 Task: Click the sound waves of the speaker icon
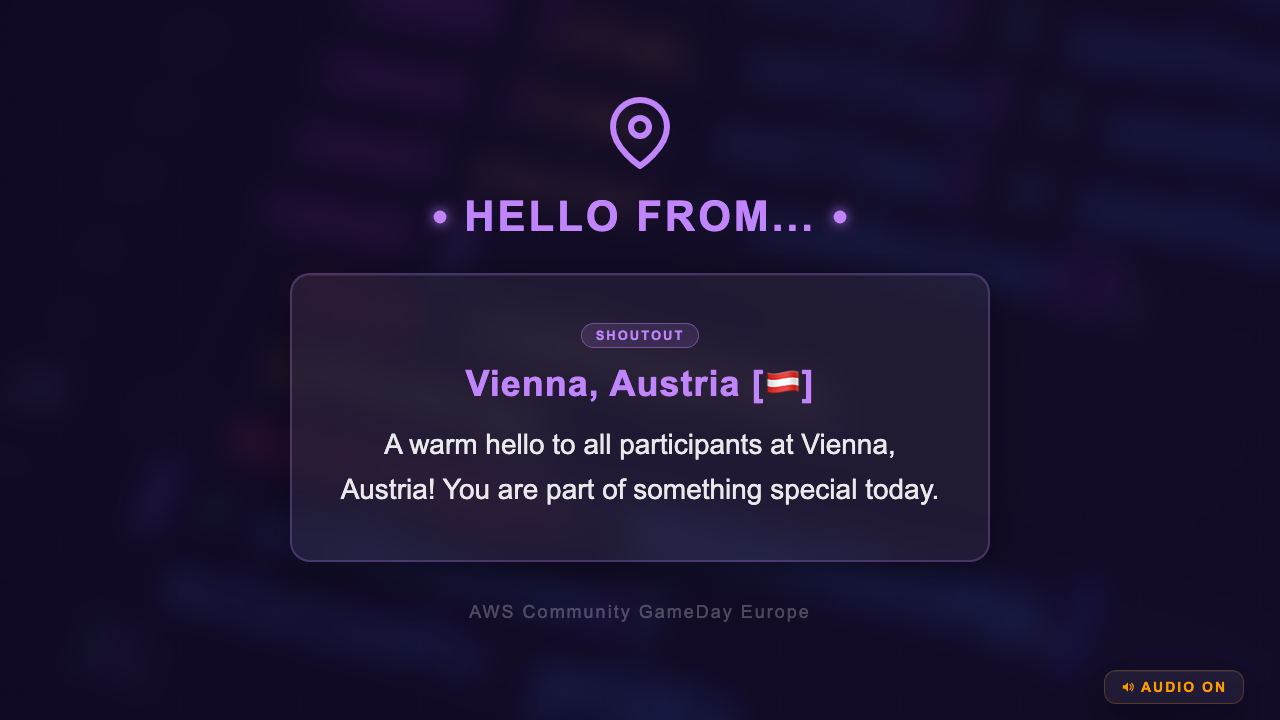point(1132,687)
